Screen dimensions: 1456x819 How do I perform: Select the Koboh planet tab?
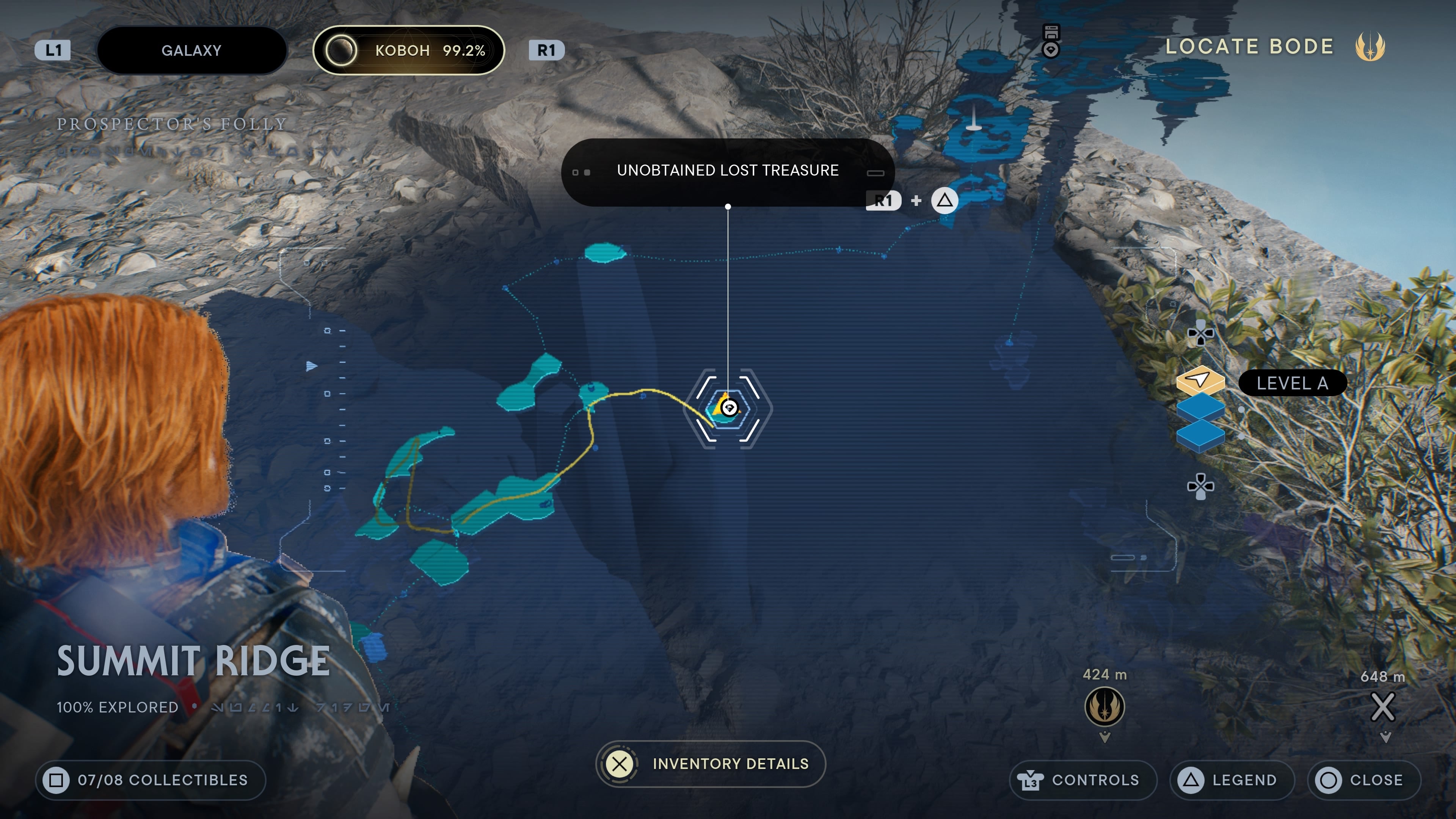click(408, 50)
